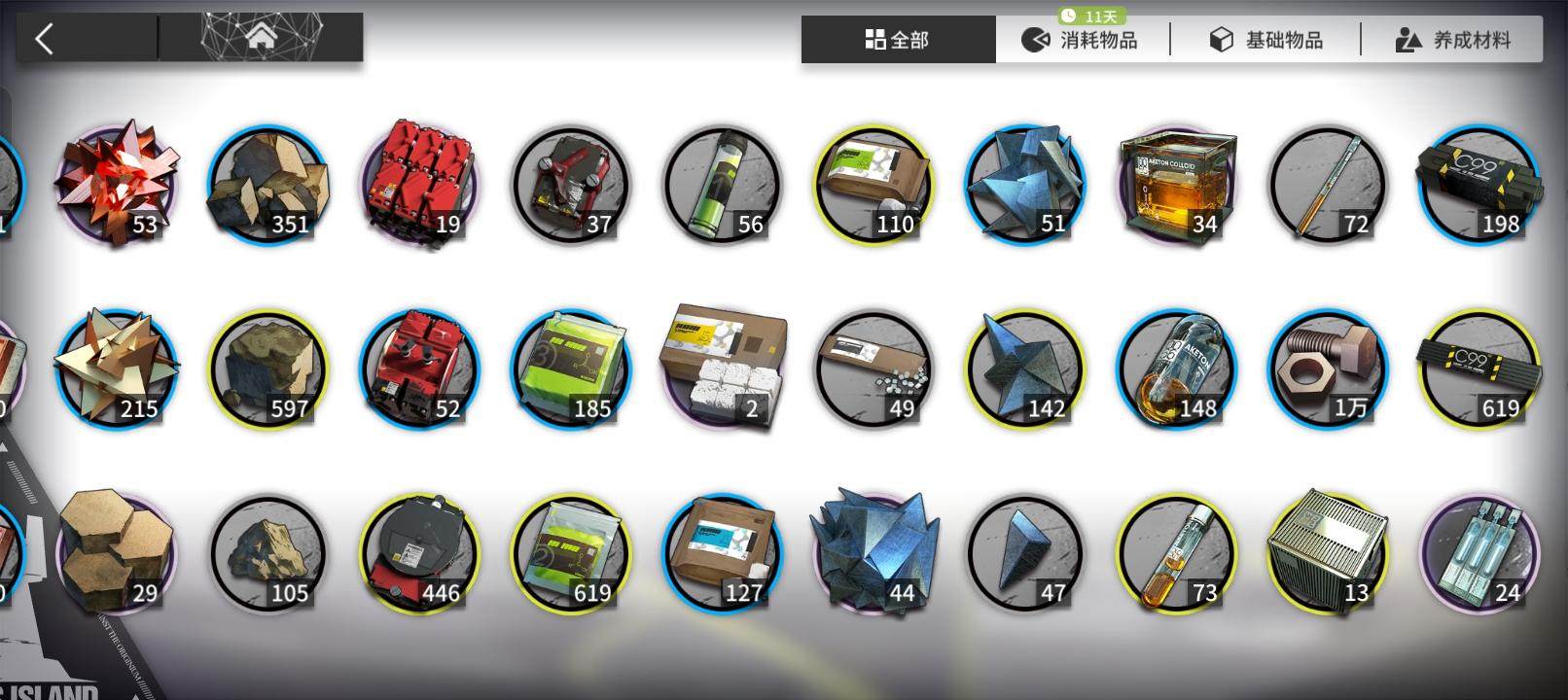This screenshot has width=1568, height=700.
Task: Select the 养成材料 tab
Action: 1451,39
